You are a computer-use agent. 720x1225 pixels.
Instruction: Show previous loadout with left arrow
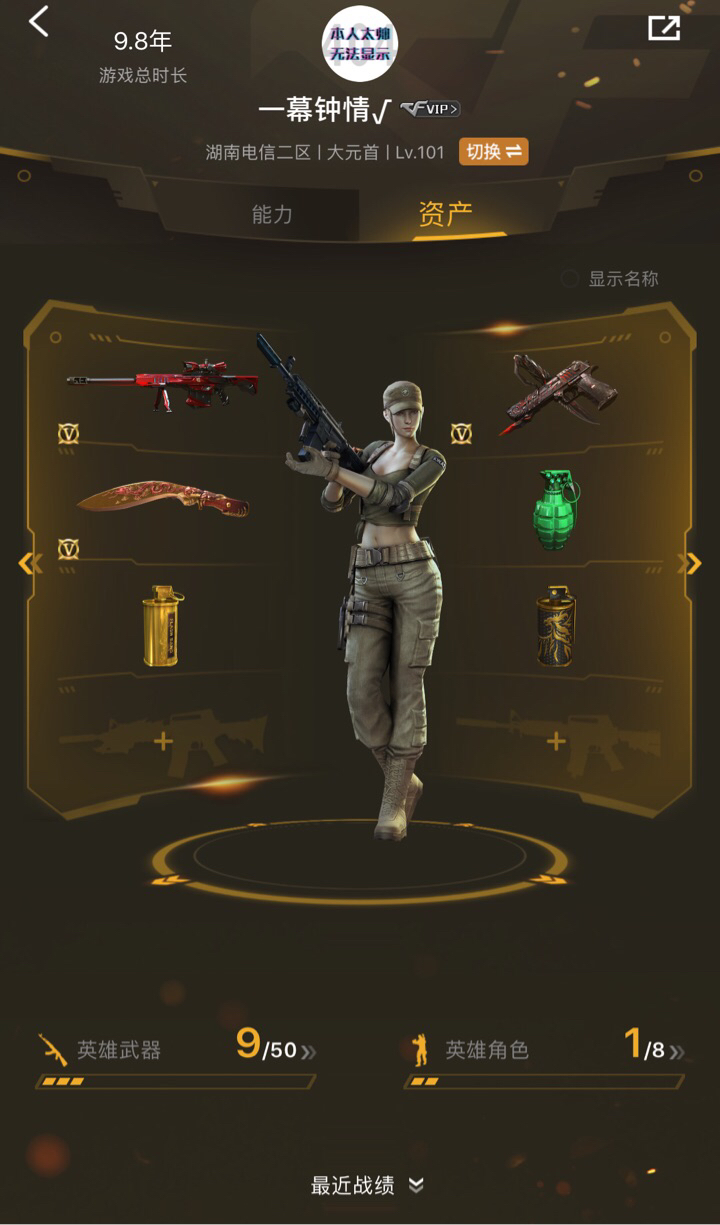(30, 564)
